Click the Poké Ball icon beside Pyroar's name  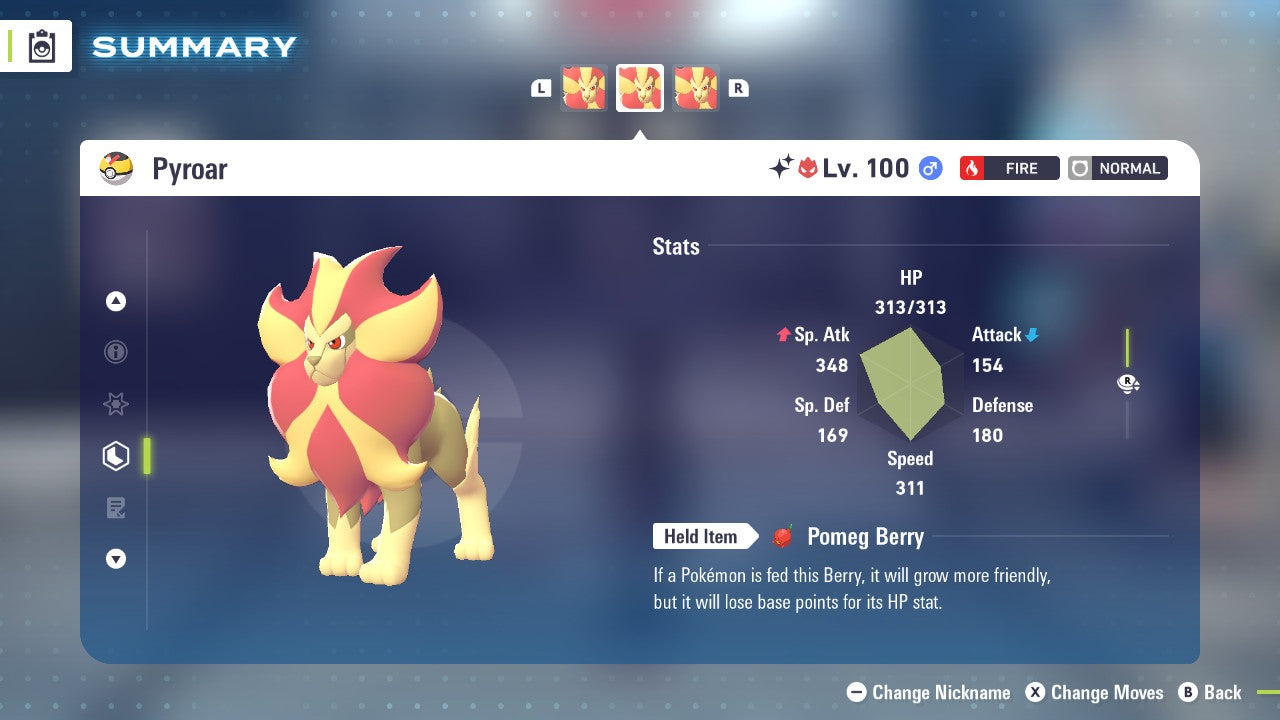click(x=115, y=168)
